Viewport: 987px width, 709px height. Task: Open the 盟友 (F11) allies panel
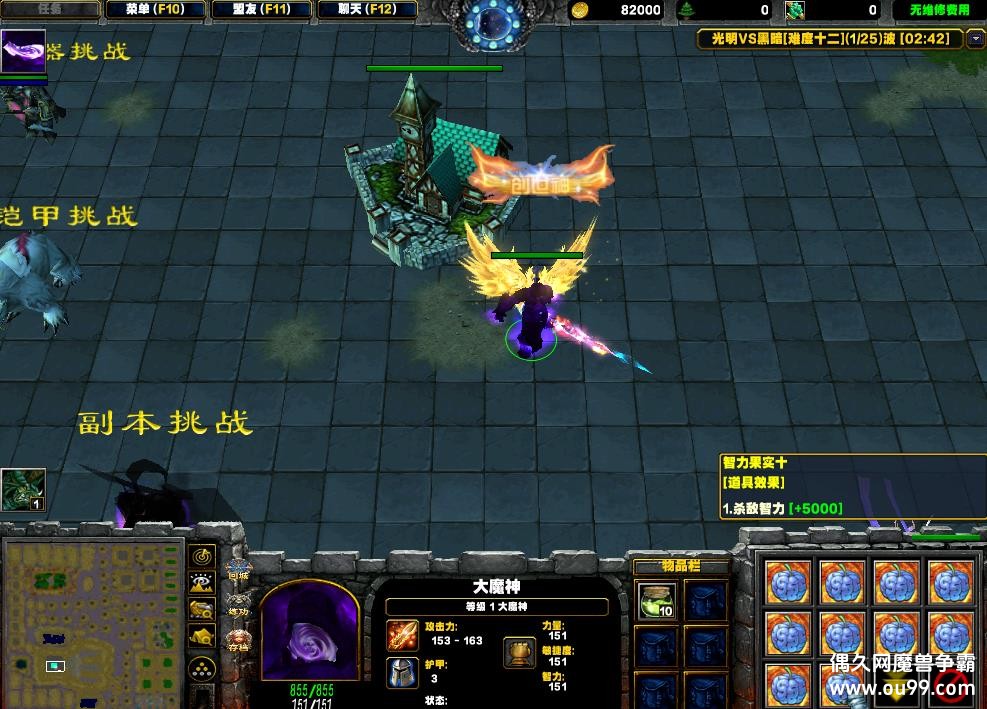click(263, 10)
